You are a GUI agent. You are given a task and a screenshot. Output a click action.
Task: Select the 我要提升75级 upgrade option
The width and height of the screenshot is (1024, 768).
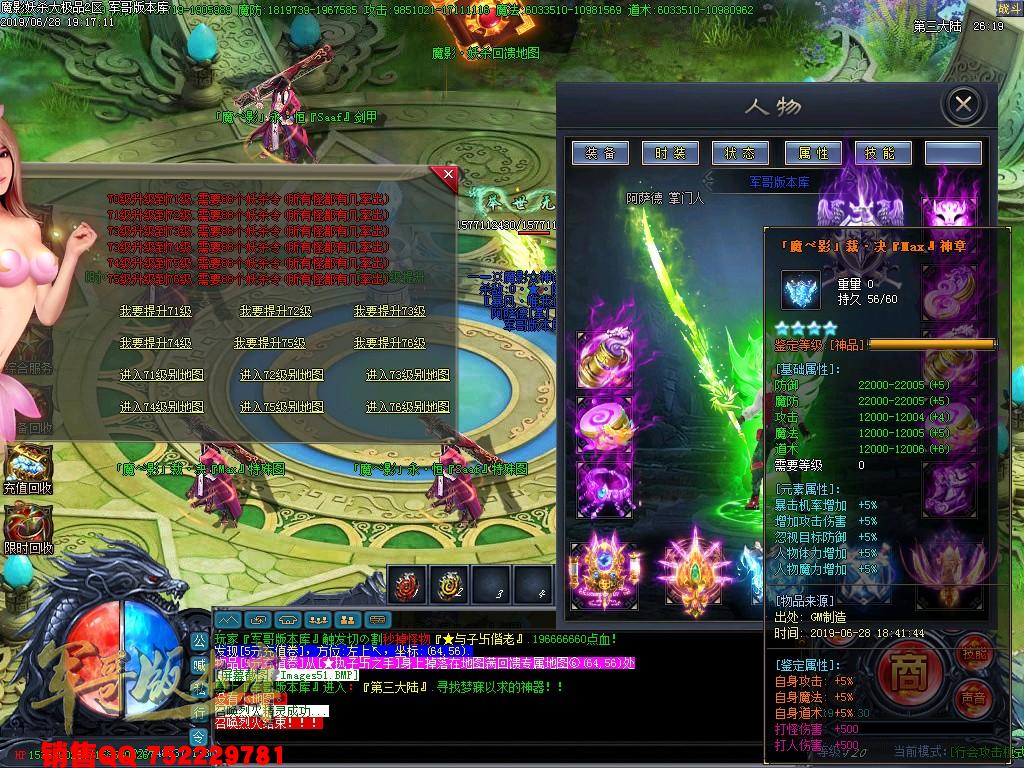[x=270, y=343]
